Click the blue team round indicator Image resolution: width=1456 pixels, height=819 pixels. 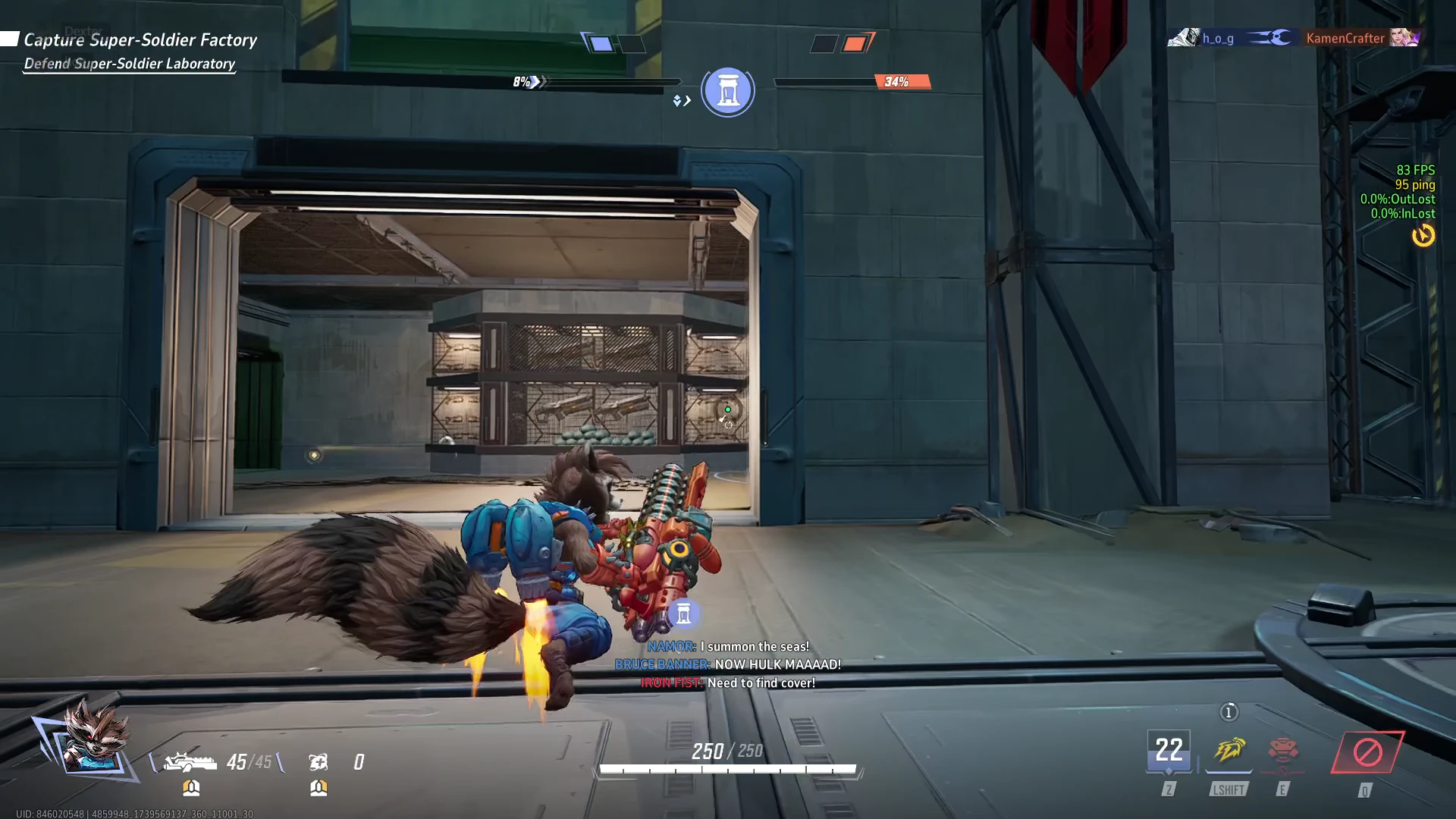pyautogui.click(x=601, y=43)
